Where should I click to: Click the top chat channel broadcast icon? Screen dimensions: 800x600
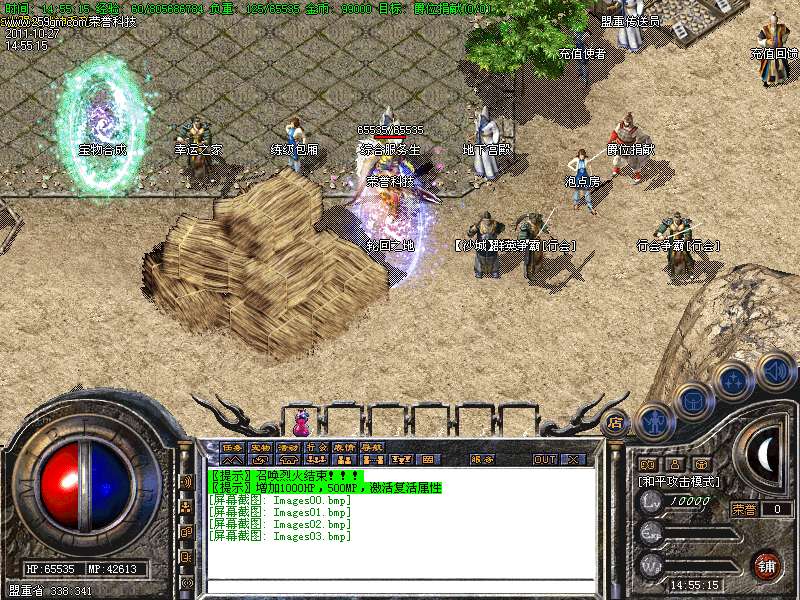click(x=187, y=482)
